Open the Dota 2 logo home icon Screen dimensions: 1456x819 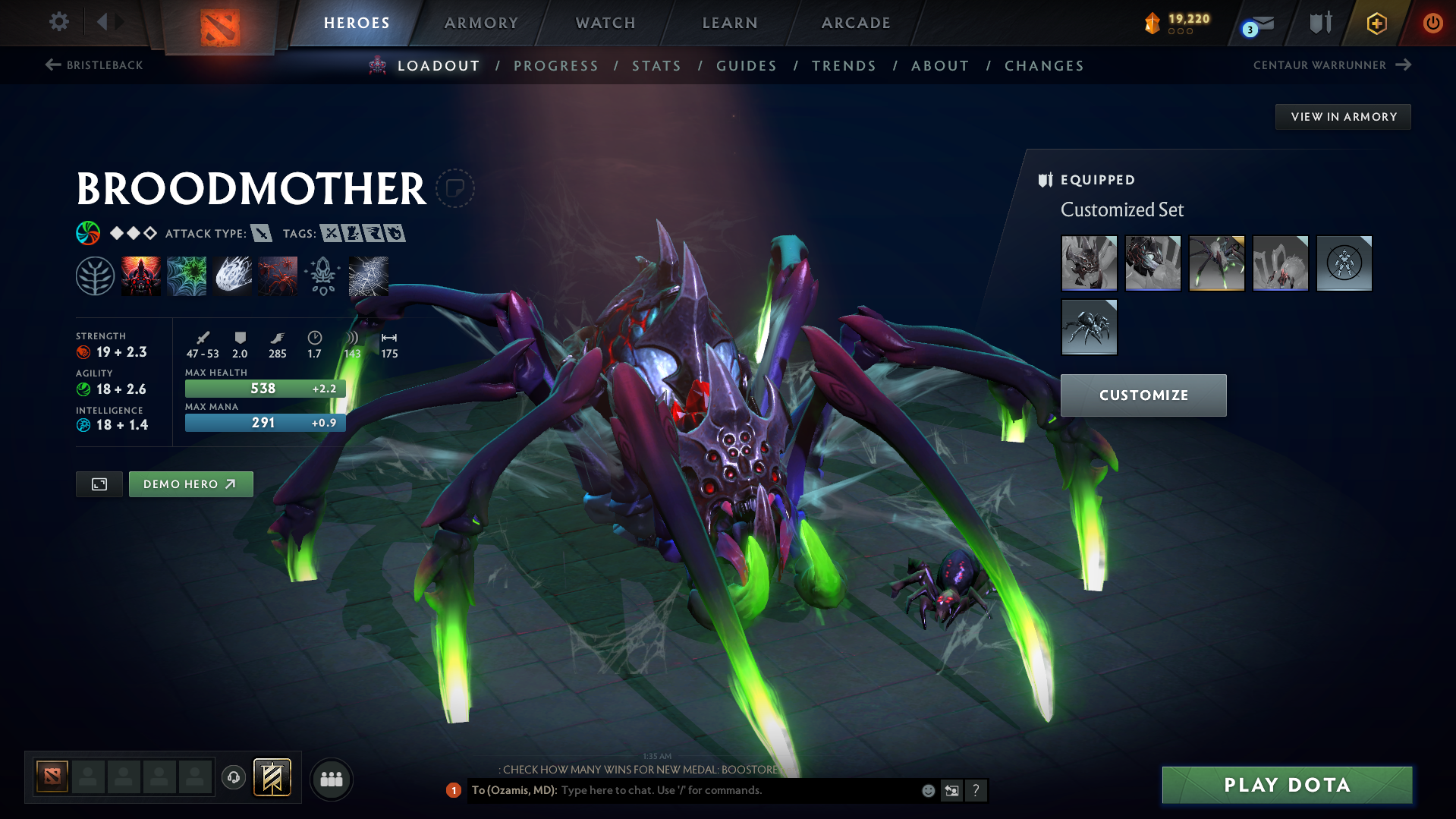click(220, 23)
